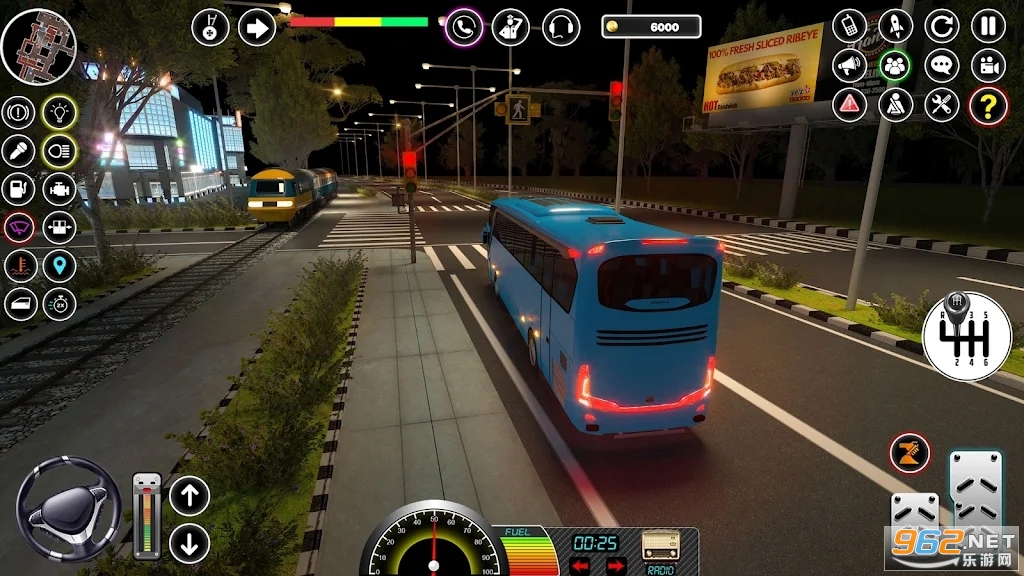Sound the megaphone horn
The width and height of the screenshot is (1024, 576).
pos(849,66)
